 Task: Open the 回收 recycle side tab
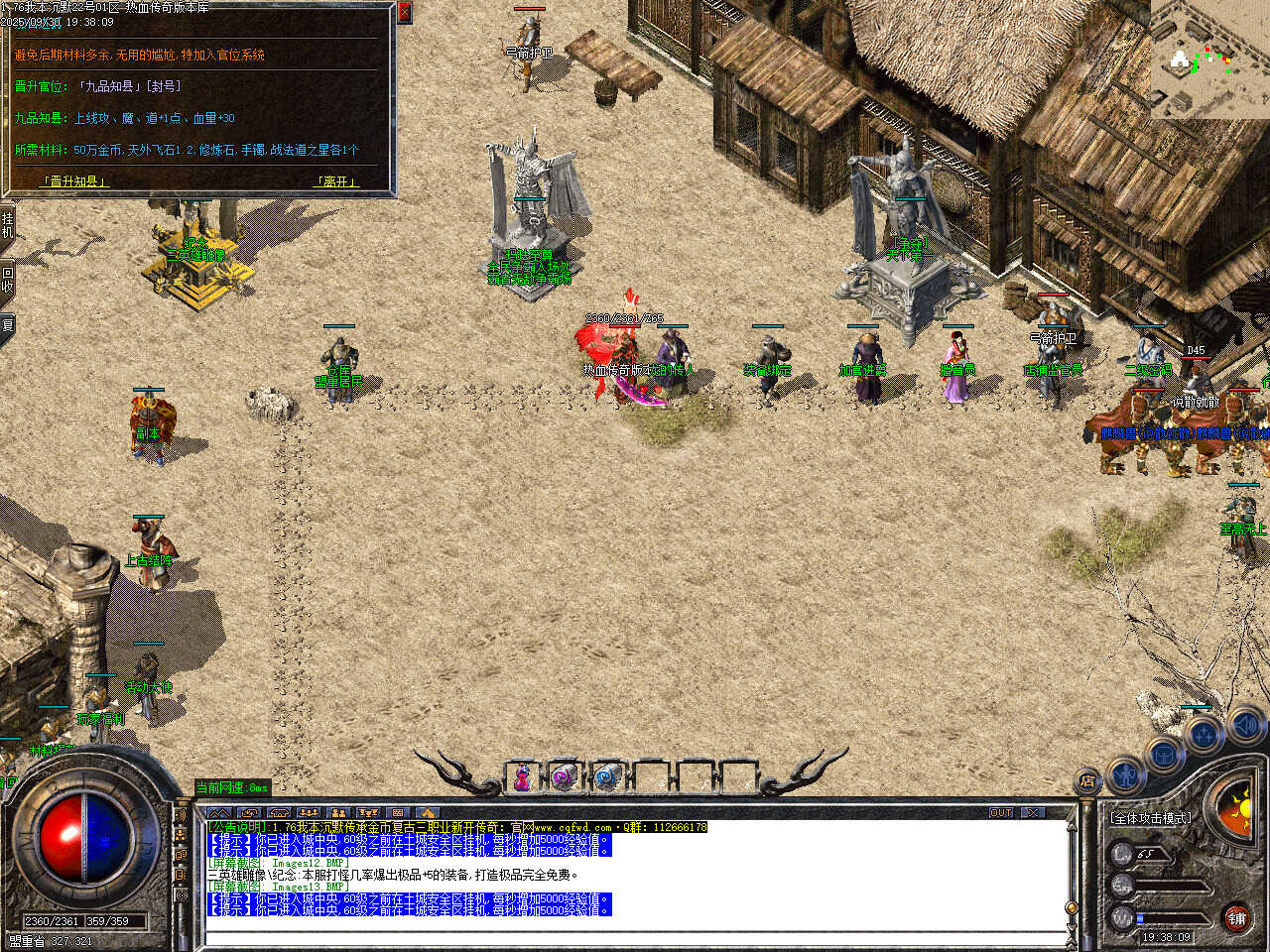coord(7,281)
